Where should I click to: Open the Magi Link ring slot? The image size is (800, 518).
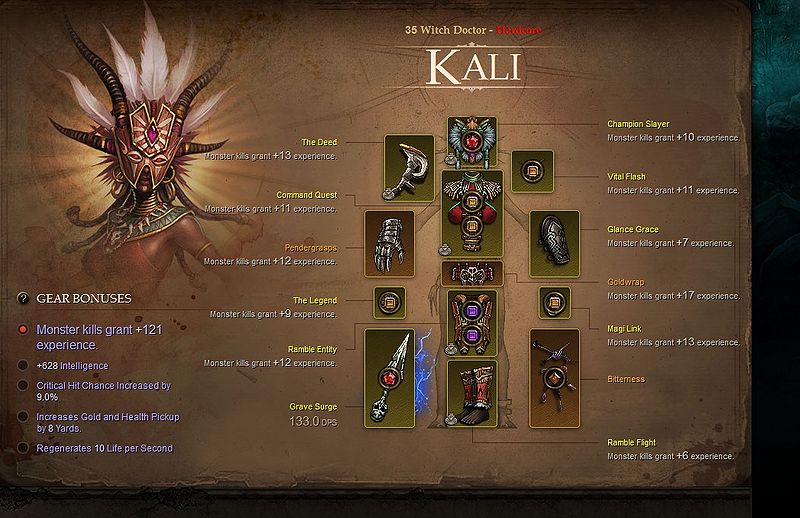[x=554, y=301]
